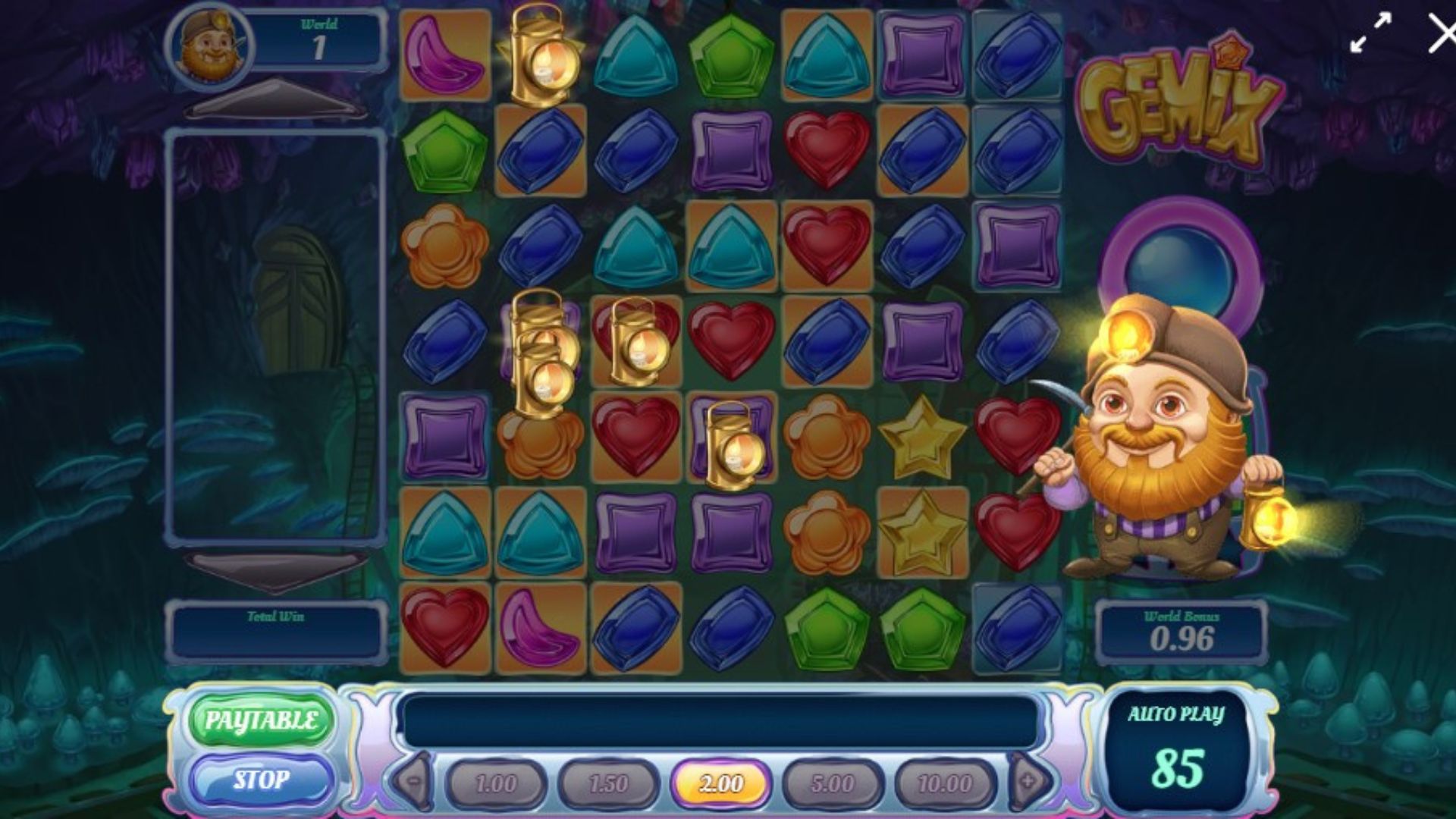Image resolution: width=1456 pixels, height=819 pixels.
Task: Open the Paytable
Action: coord(260,720)
